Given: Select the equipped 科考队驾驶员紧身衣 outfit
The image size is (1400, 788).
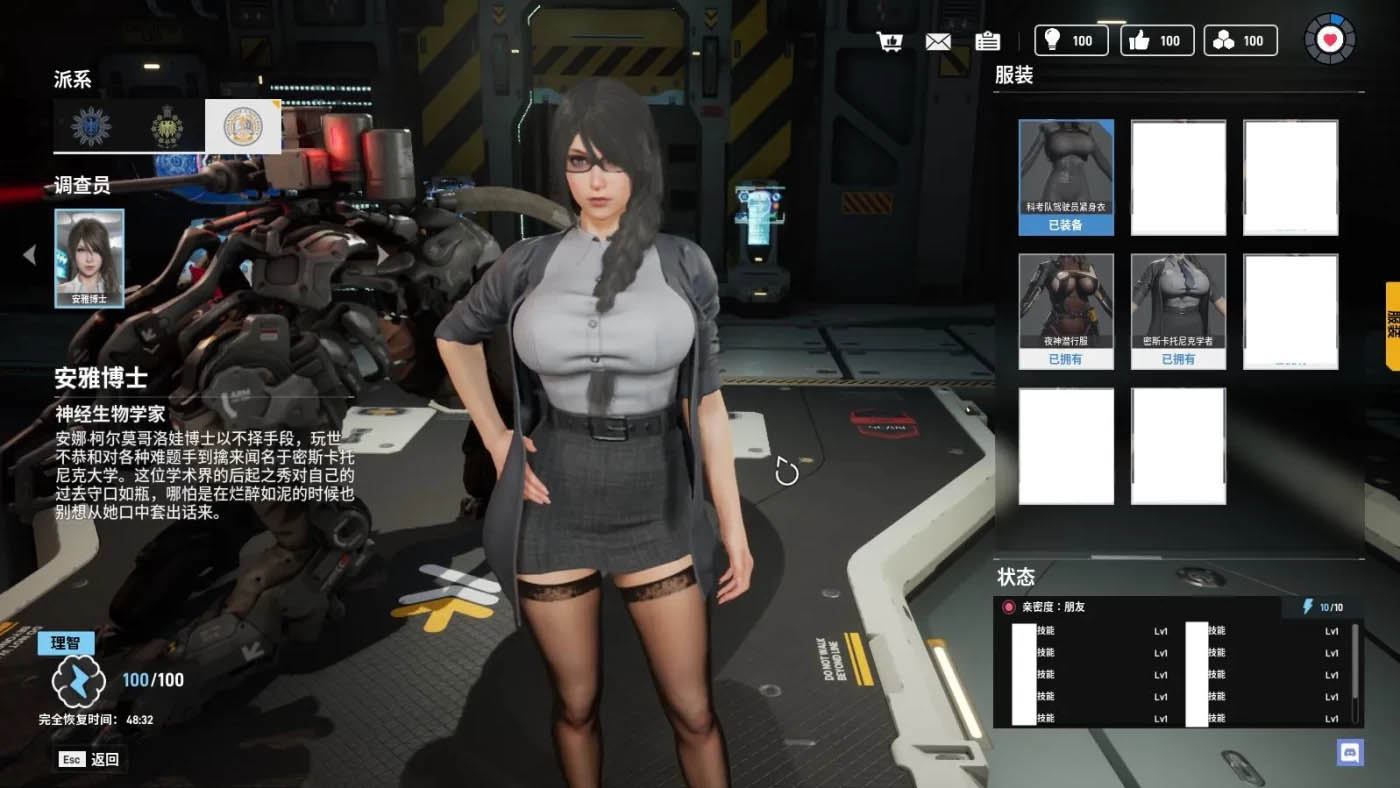Looking at the screenshot, I should coord(1066,177).
